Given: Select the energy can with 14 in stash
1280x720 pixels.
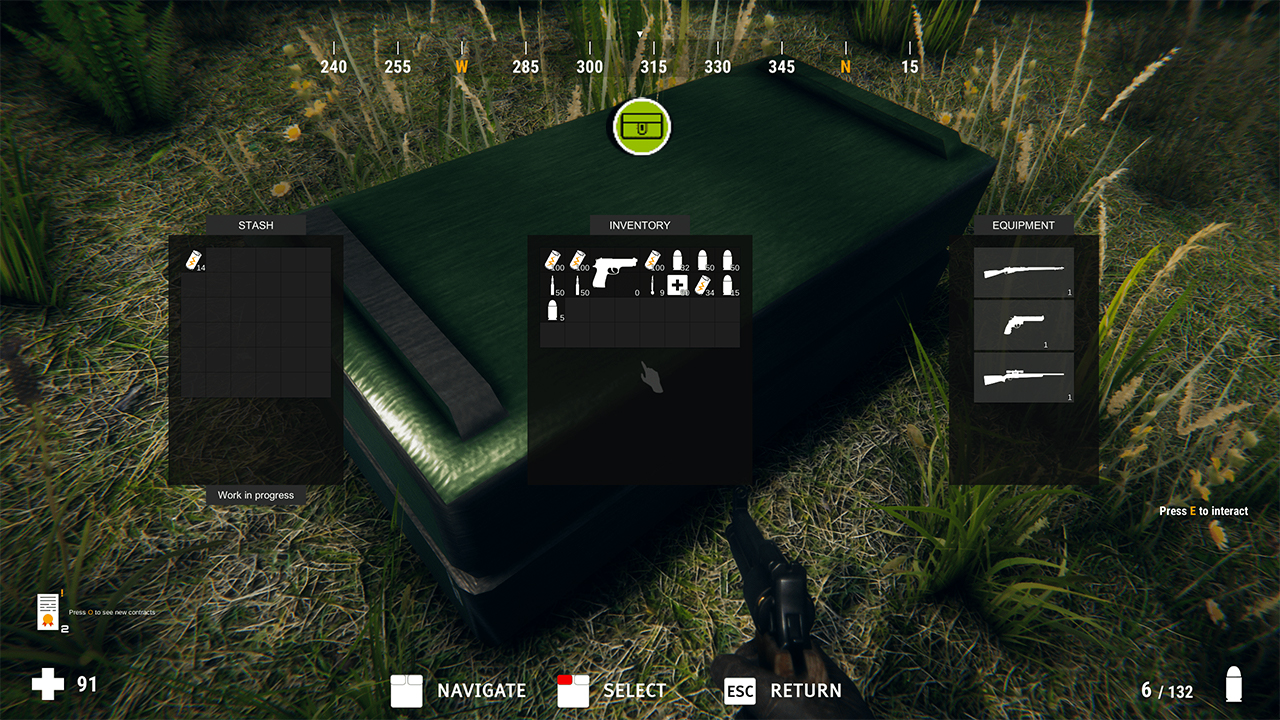Looking at the screenshot, I should [193, 261].
